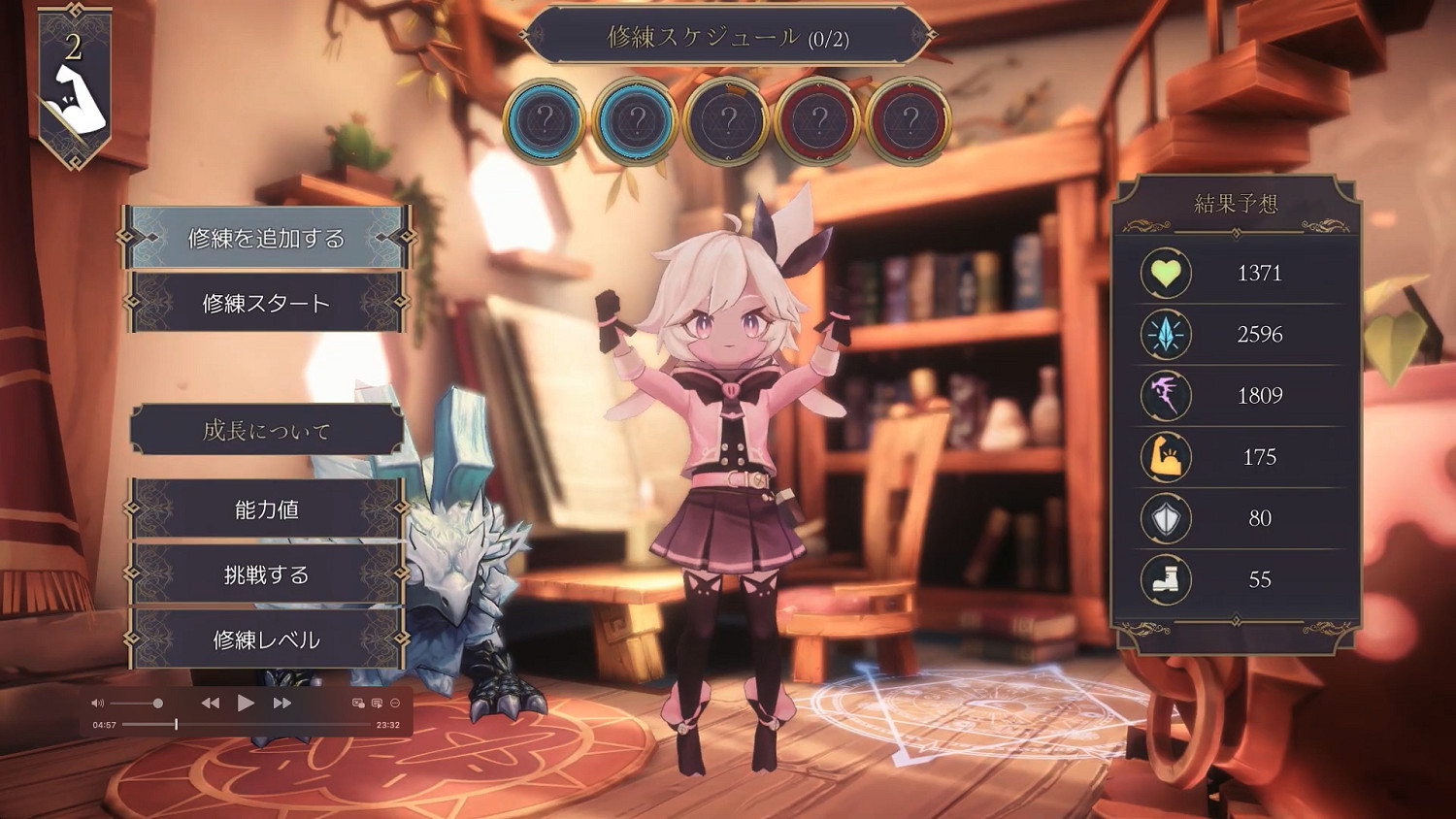Mute the video player speaker
Screen dimensions: 1456x819
[x=96, y=702]
